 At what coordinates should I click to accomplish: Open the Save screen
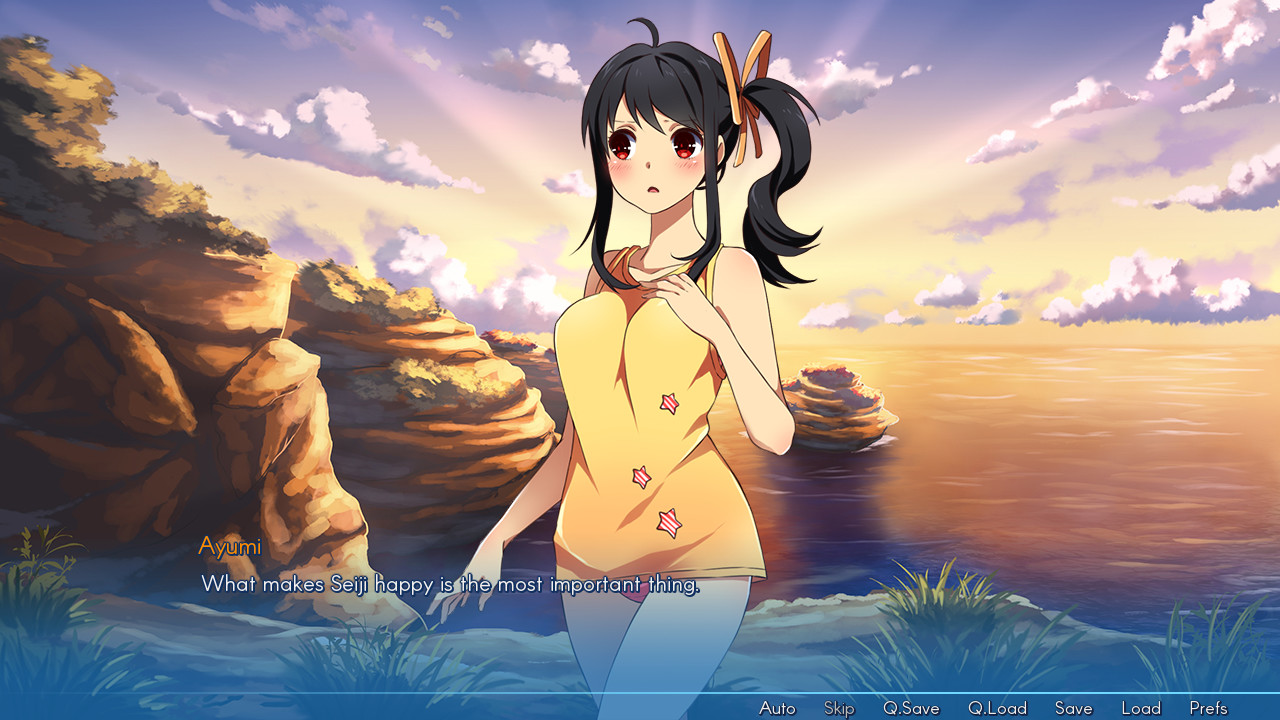click(1073, 707)
